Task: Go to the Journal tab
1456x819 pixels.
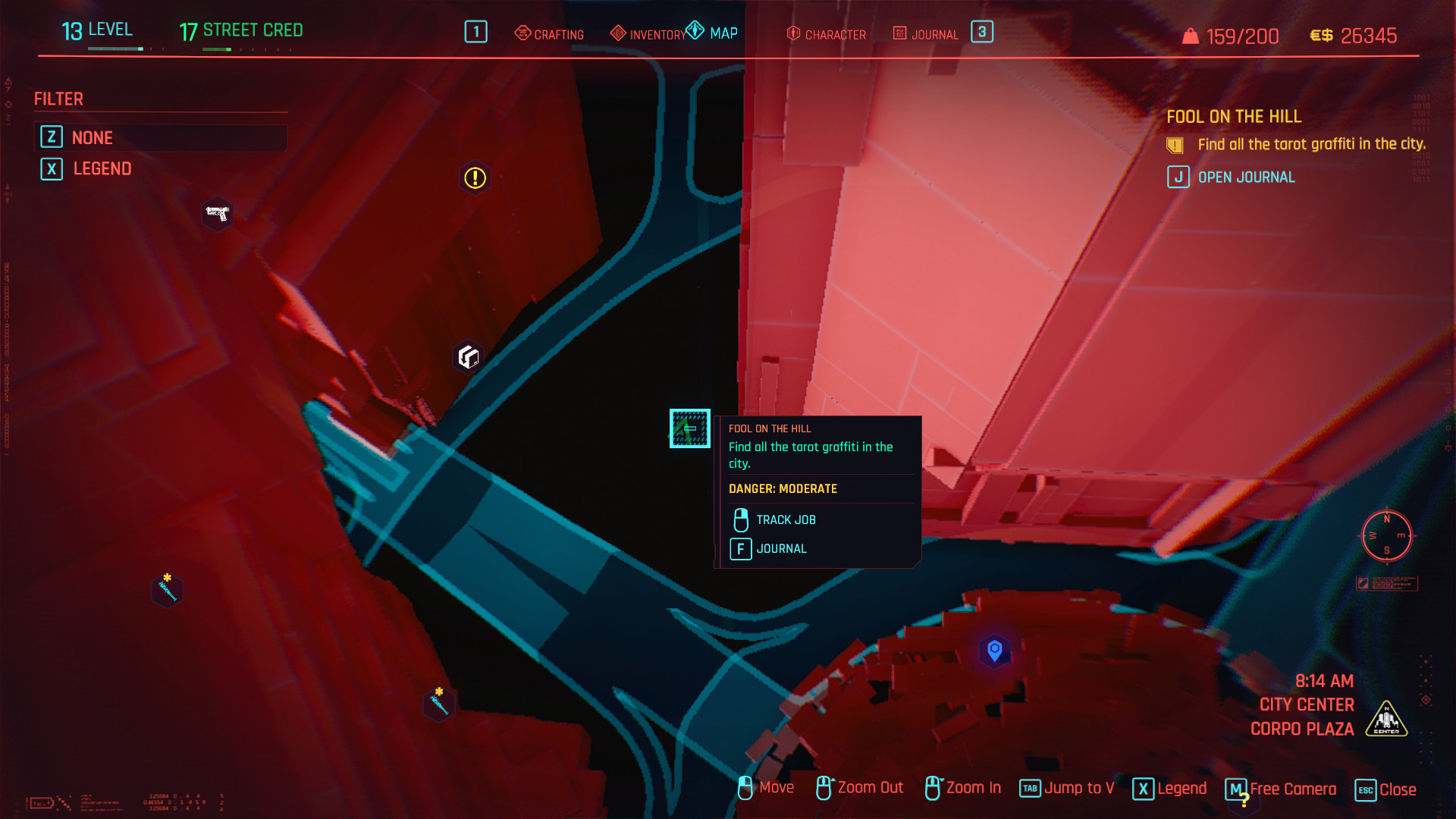Action: [x=926, y=34]
